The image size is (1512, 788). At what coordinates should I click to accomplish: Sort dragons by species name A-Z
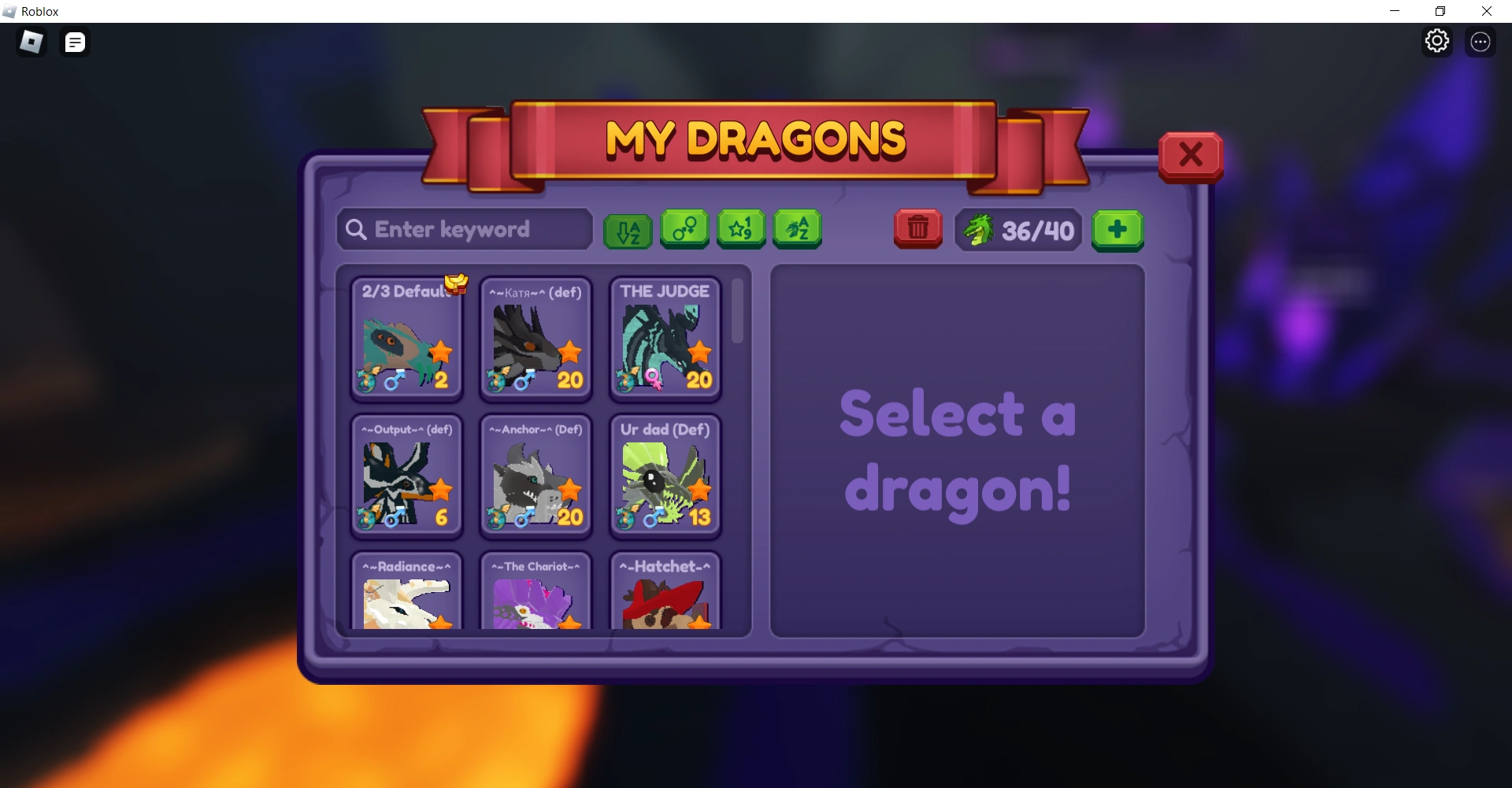(797, 229)
